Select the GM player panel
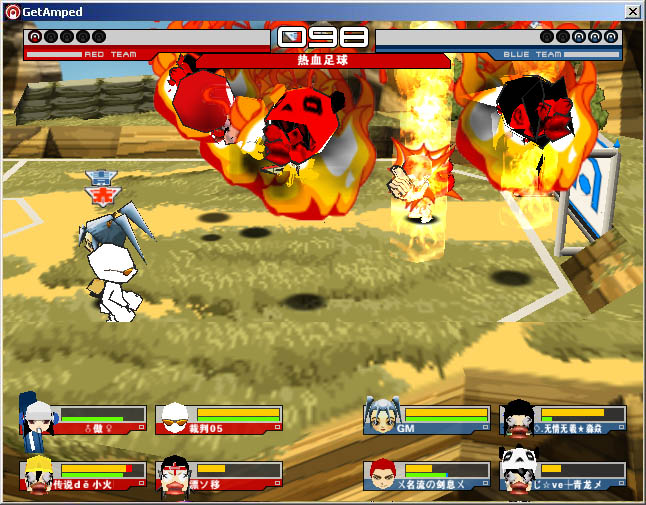The width and height of the screenshot is (646, 505). click(x=428, y=419)
